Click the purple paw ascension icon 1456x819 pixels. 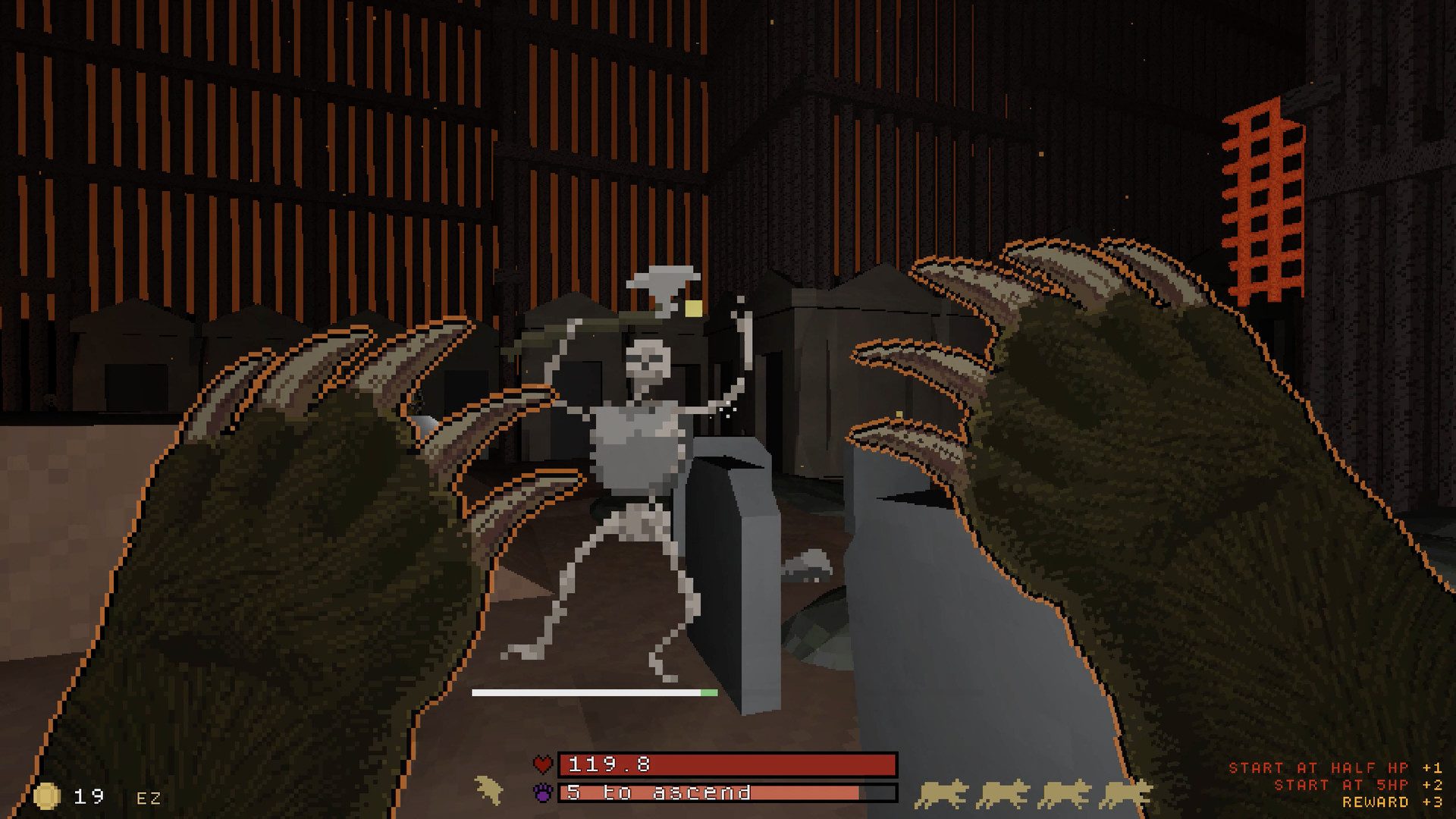[543, 792]
